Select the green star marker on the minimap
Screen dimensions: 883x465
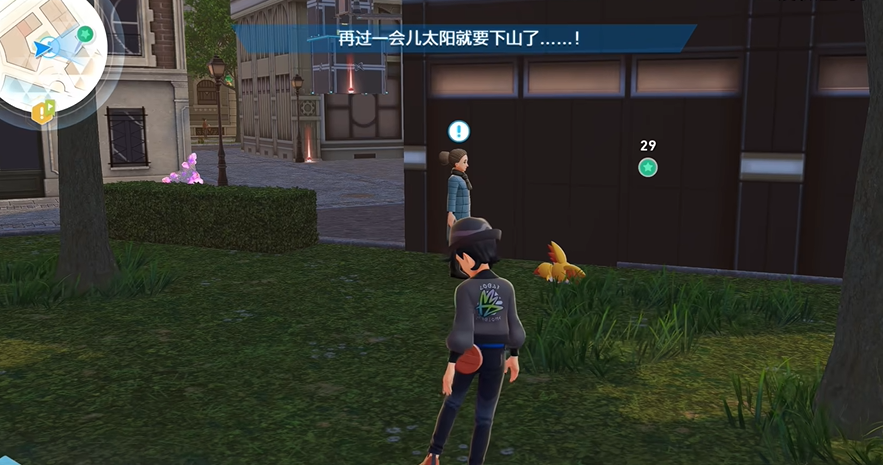(x=85, y=33)
